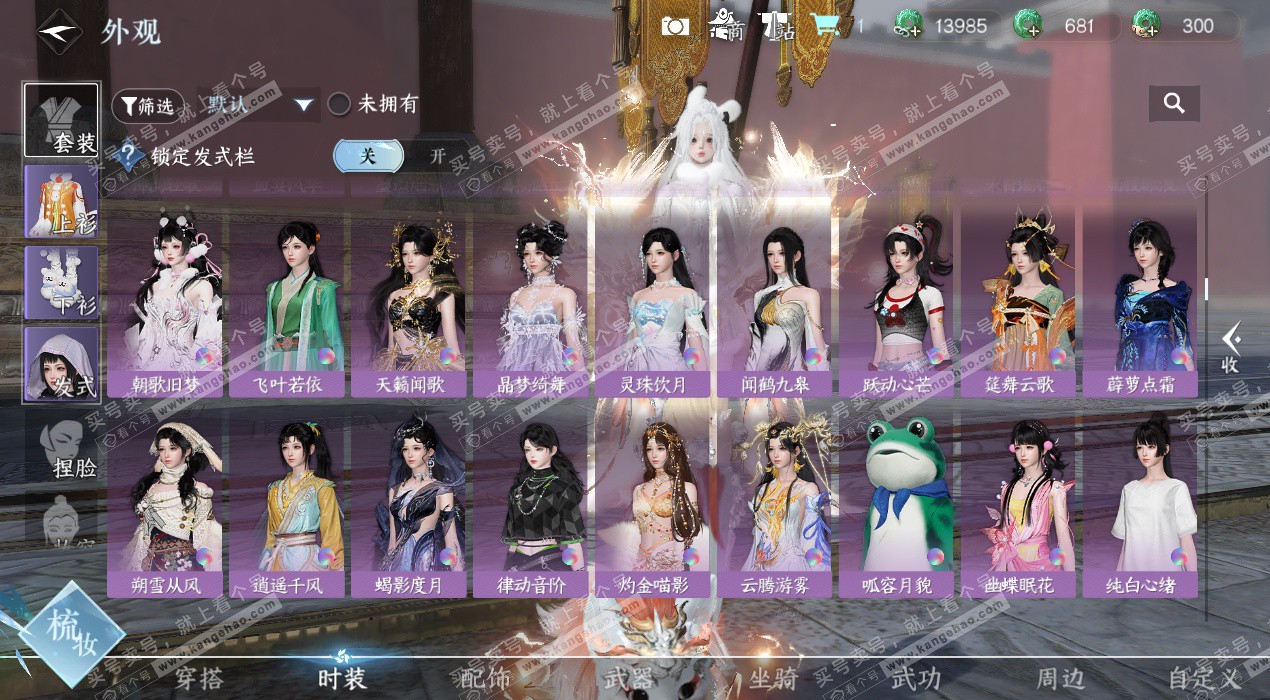Select the 灵珠饮月 outfit card
Image resolution: width=1270 pixels, height=700 pixels.
click(653, 298)
